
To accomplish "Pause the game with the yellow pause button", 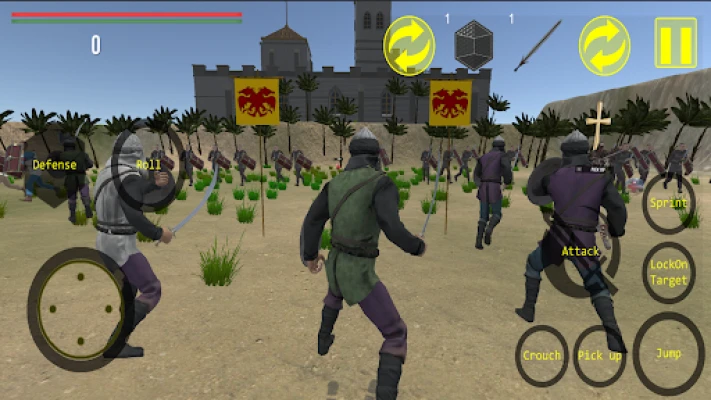I will pos(676,43).
